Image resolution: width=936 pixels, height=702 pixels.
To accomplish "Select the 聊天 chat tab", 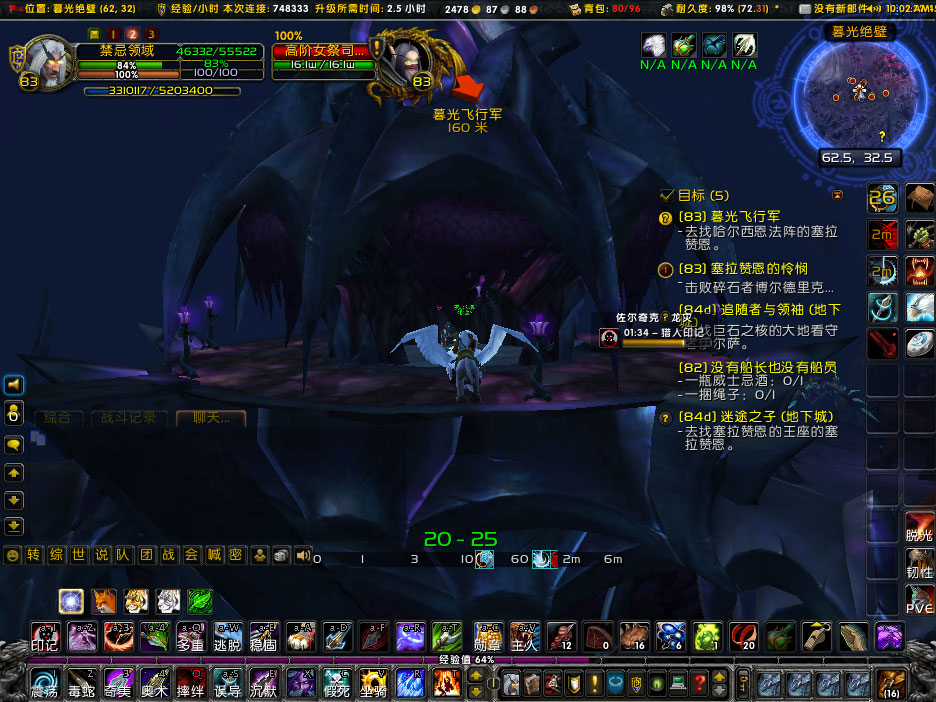I will tap(210, 418).
